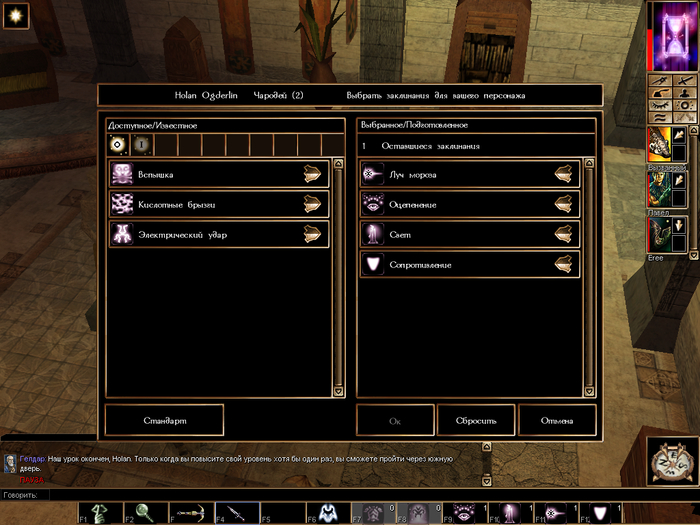Click the Говорить chat input field
700x525 pixels.
[300, 495]
